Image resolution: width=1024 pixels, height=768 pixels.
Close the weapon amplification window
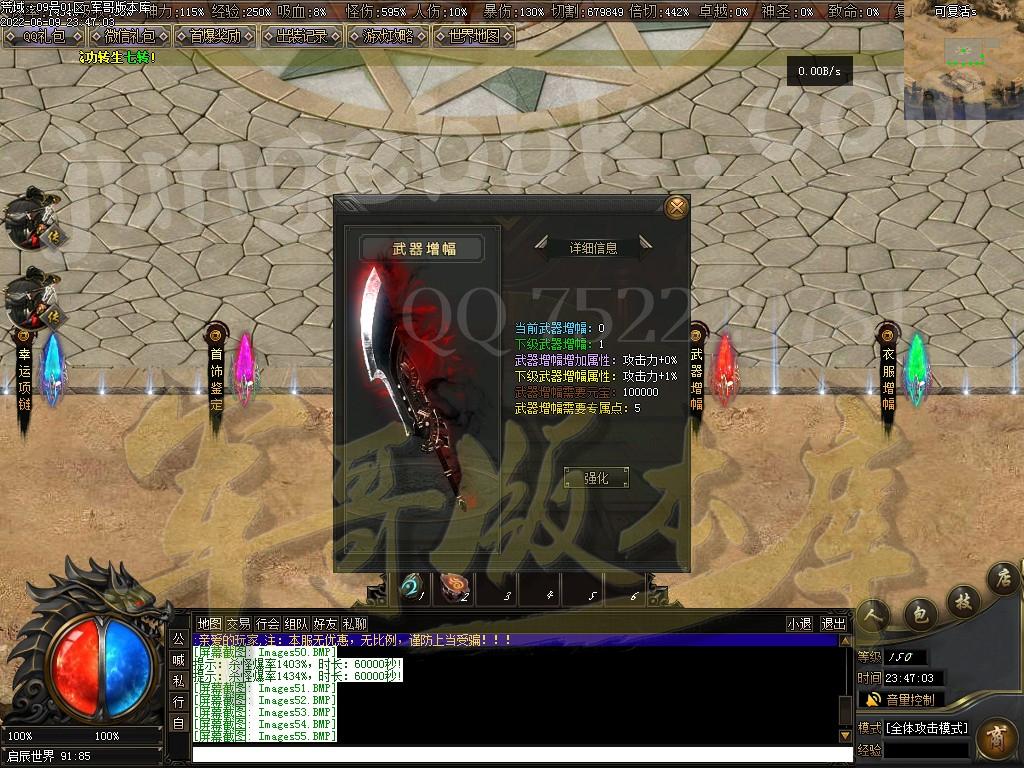point(677,207)
